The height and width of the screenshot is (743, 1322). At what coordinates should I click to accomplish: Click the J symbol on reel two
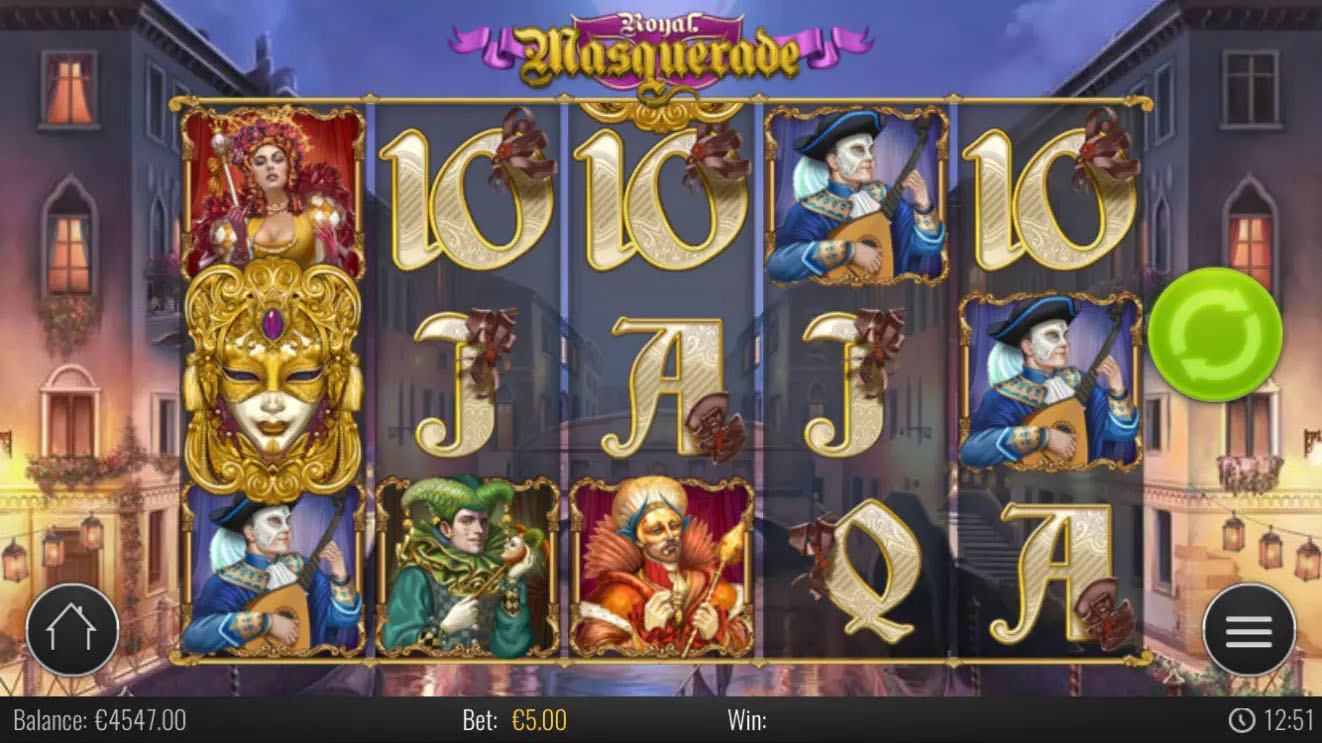[x=460, y=385]
